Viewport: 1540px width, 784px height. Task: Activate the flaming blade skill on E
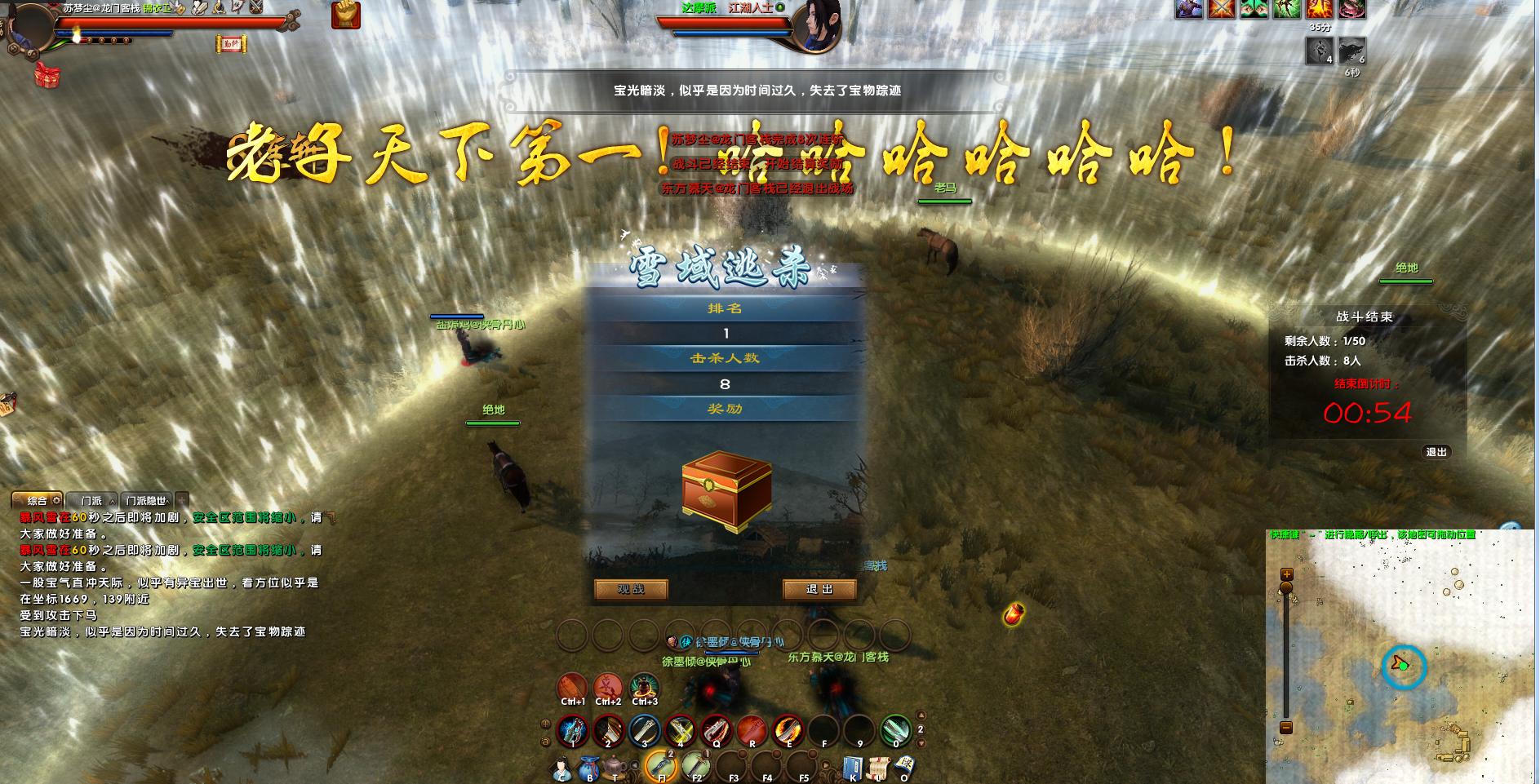(x=788, y=730)
